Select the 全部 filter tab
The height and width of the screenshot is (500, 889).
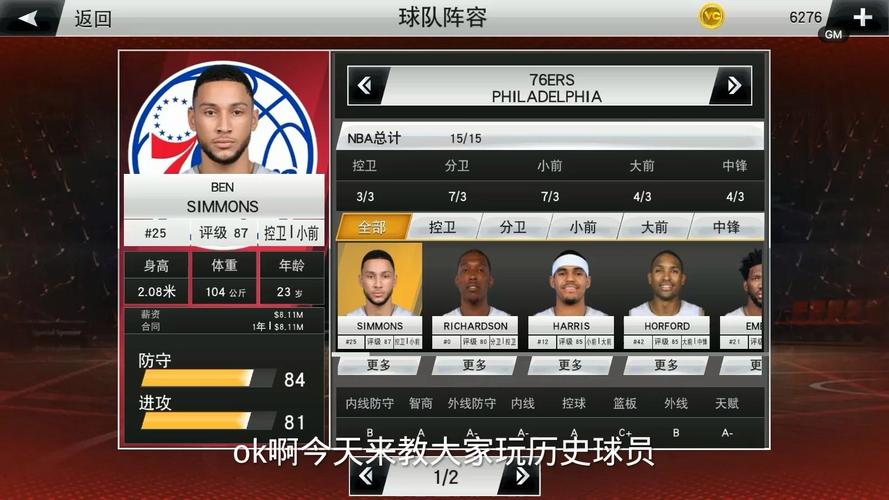point(372,227)
